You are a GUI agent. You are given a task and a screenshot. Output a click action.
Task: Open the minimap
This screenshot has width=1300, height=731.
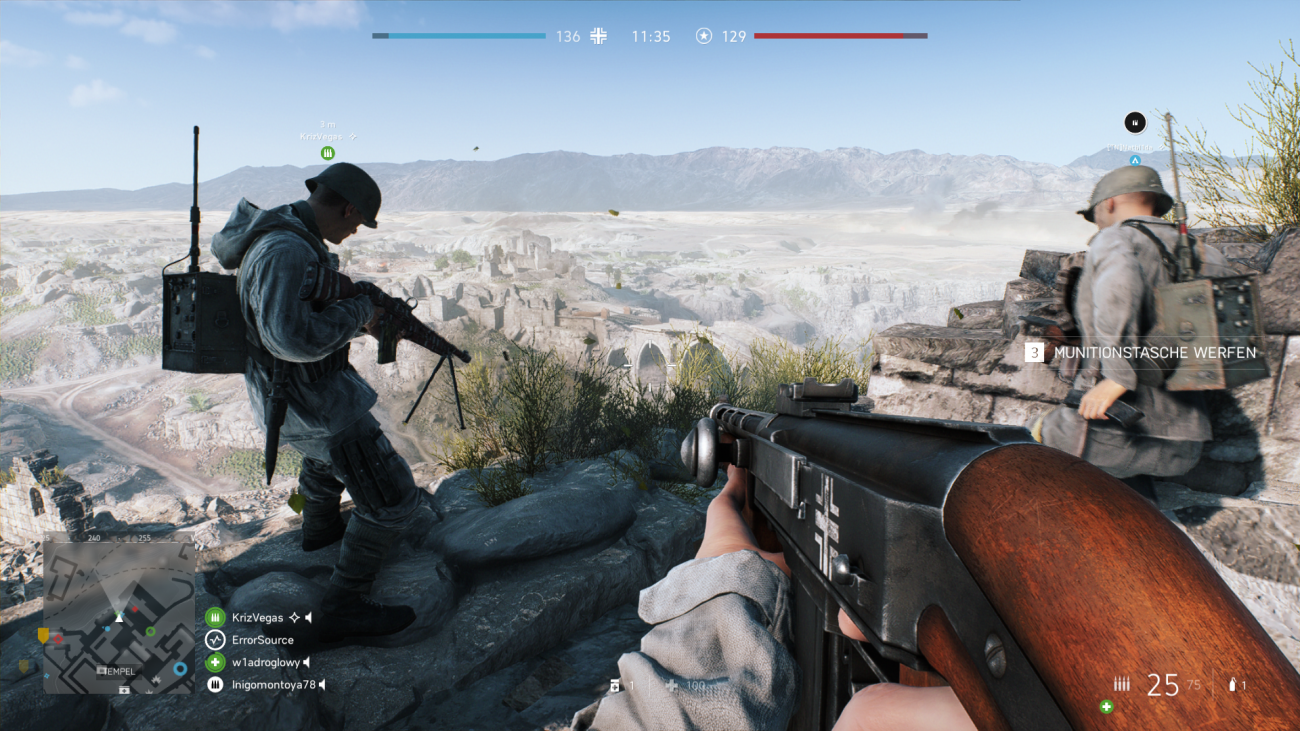coord(119,618)
